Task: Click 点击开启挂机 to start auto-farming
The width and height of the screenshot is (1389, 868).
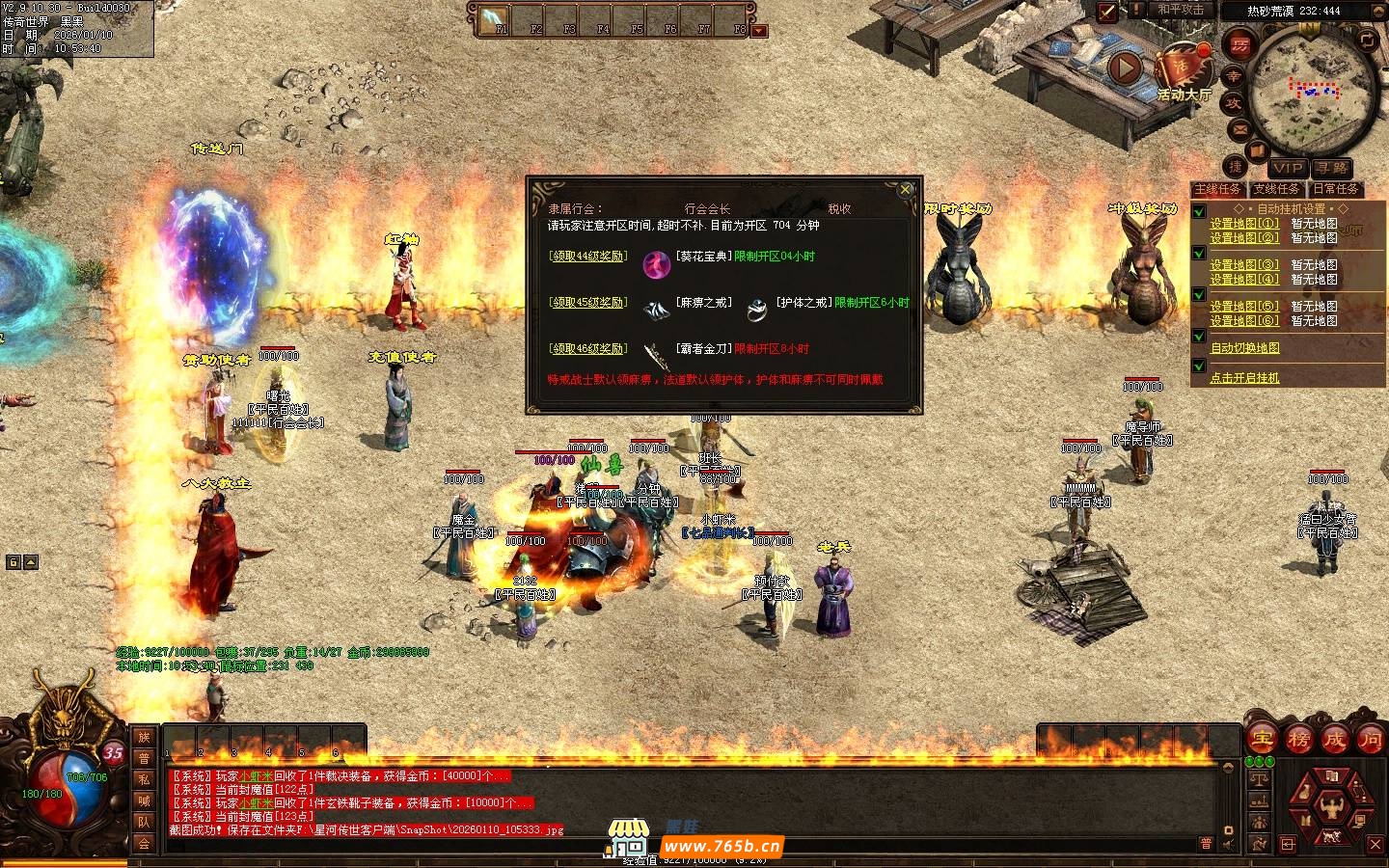Action: click(1244, 378)
